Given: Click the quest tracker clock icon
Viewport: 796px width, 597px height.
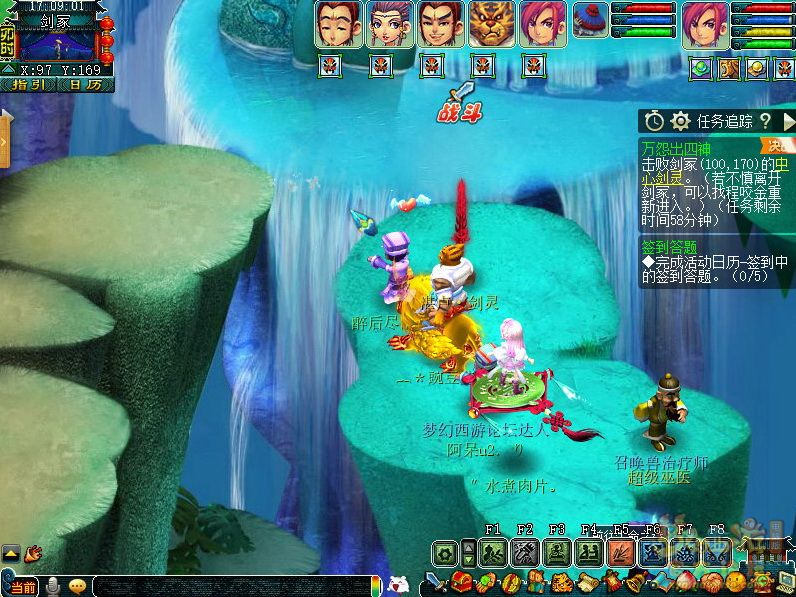Looking at the screenshot, I should (x=655, y=121).
